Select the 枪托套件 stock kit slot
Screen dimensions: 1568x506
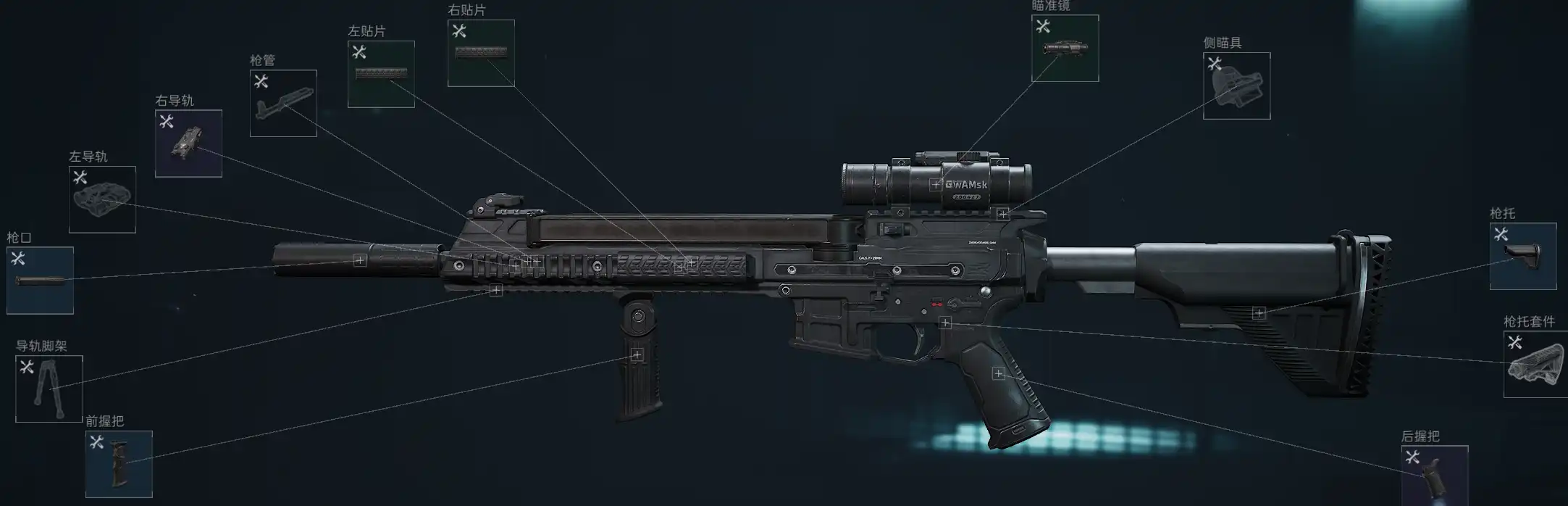click(x=1535, y=364)
